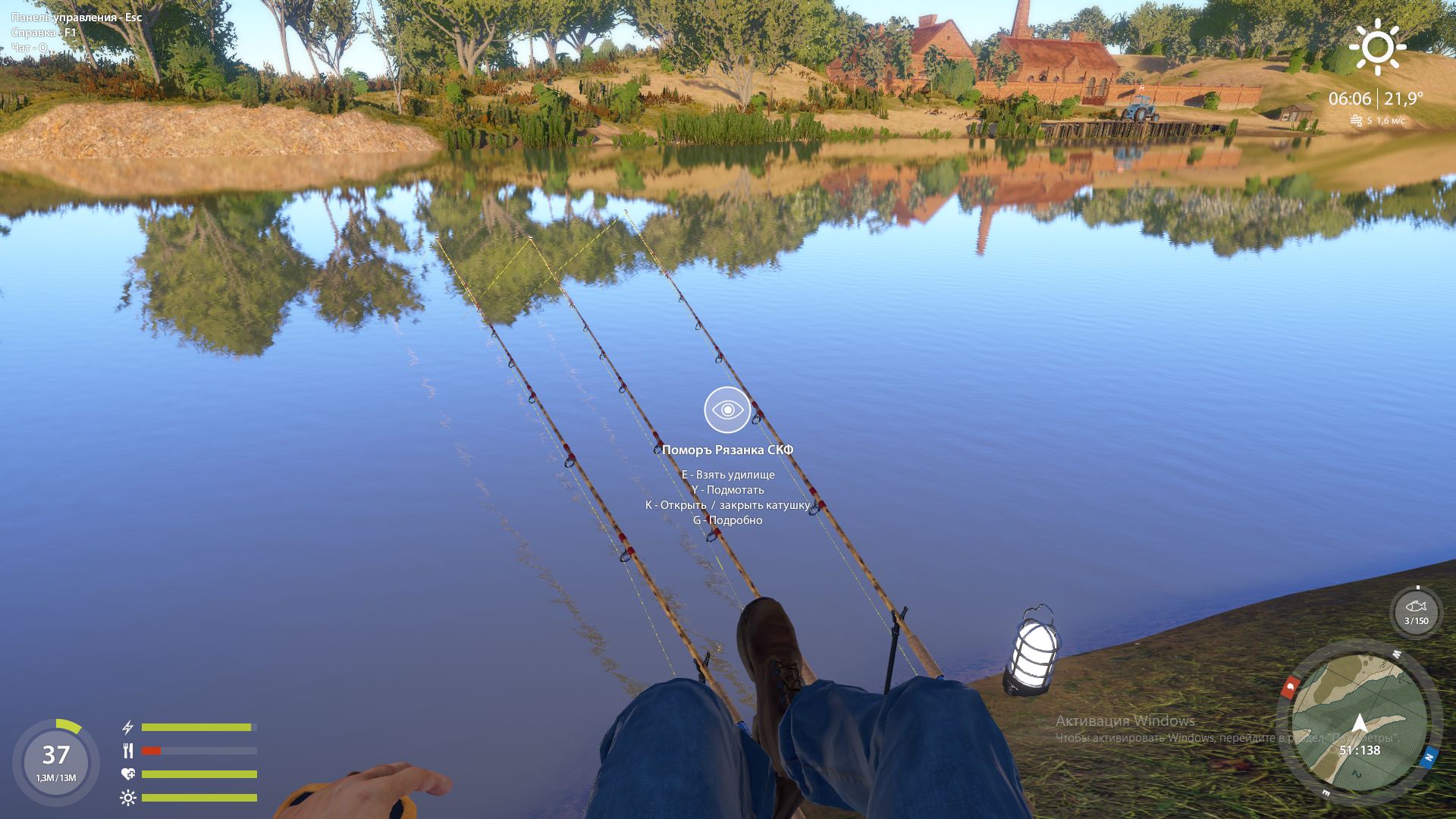1456x819 pixels.
Task: Toggle the standing lantern on the shore
Action: (1031, 656)
